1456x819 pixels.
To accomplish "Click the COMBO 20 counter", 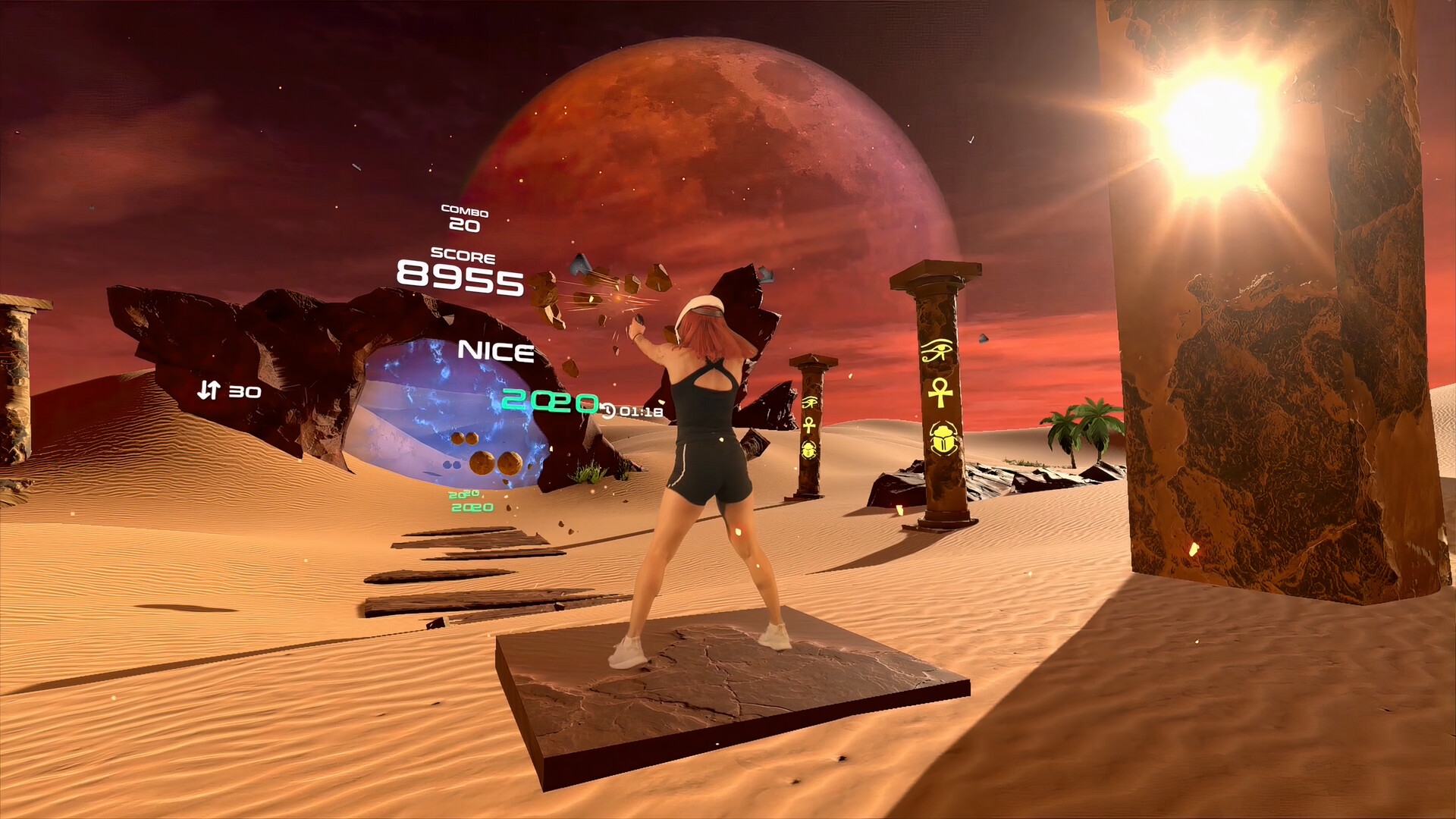I will pyautogui.click(x=463, y=216).
